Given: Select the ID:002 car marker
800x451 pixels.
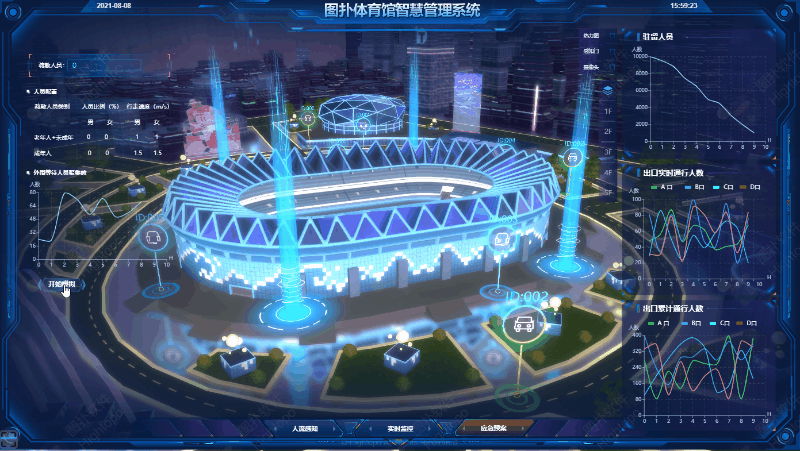Looking at the screenshot, I should (521, 323).
